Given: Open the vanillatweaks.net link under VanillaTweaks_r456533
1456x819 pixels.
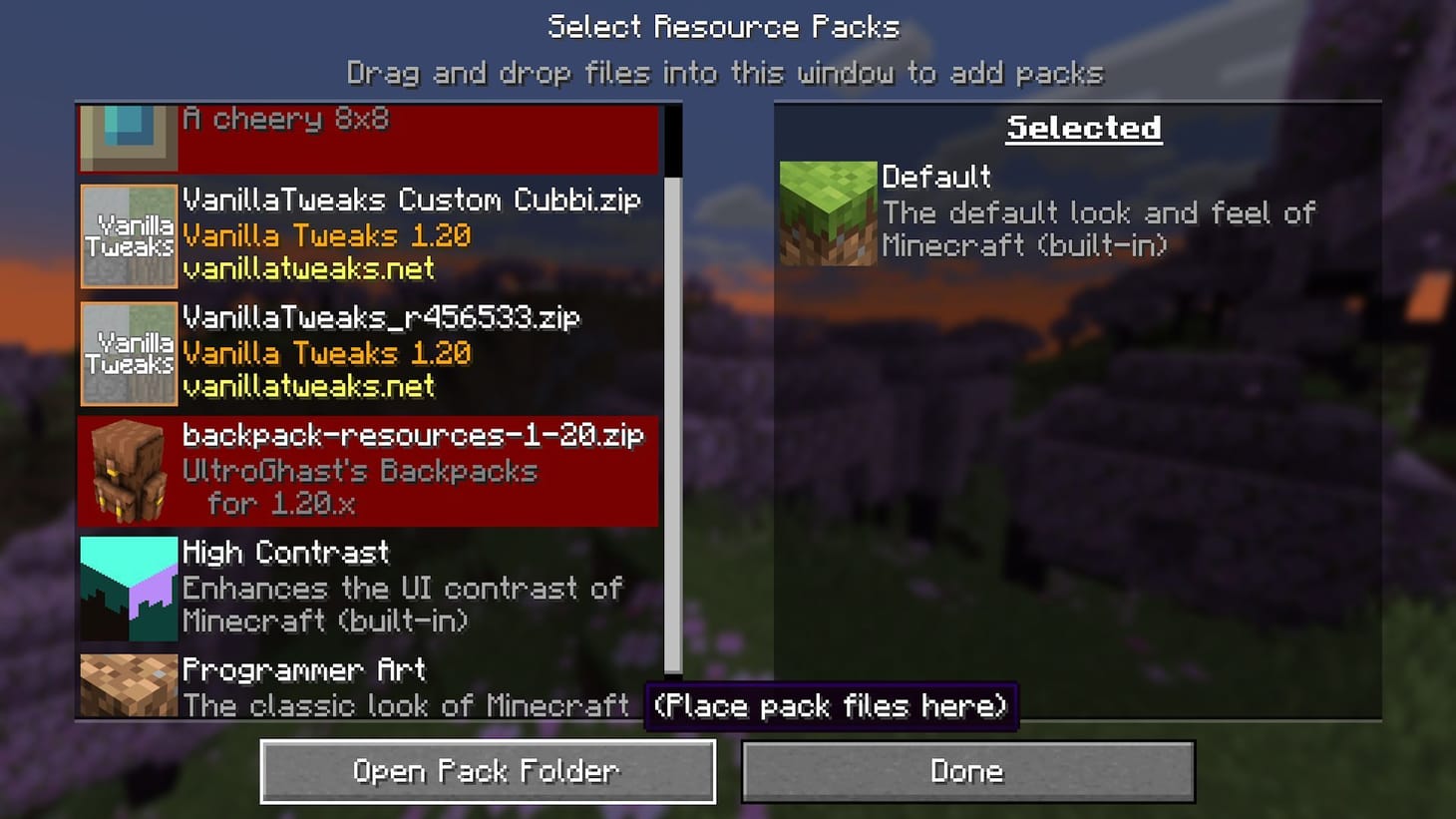Looking at the screenshot, I should [309, 388].
